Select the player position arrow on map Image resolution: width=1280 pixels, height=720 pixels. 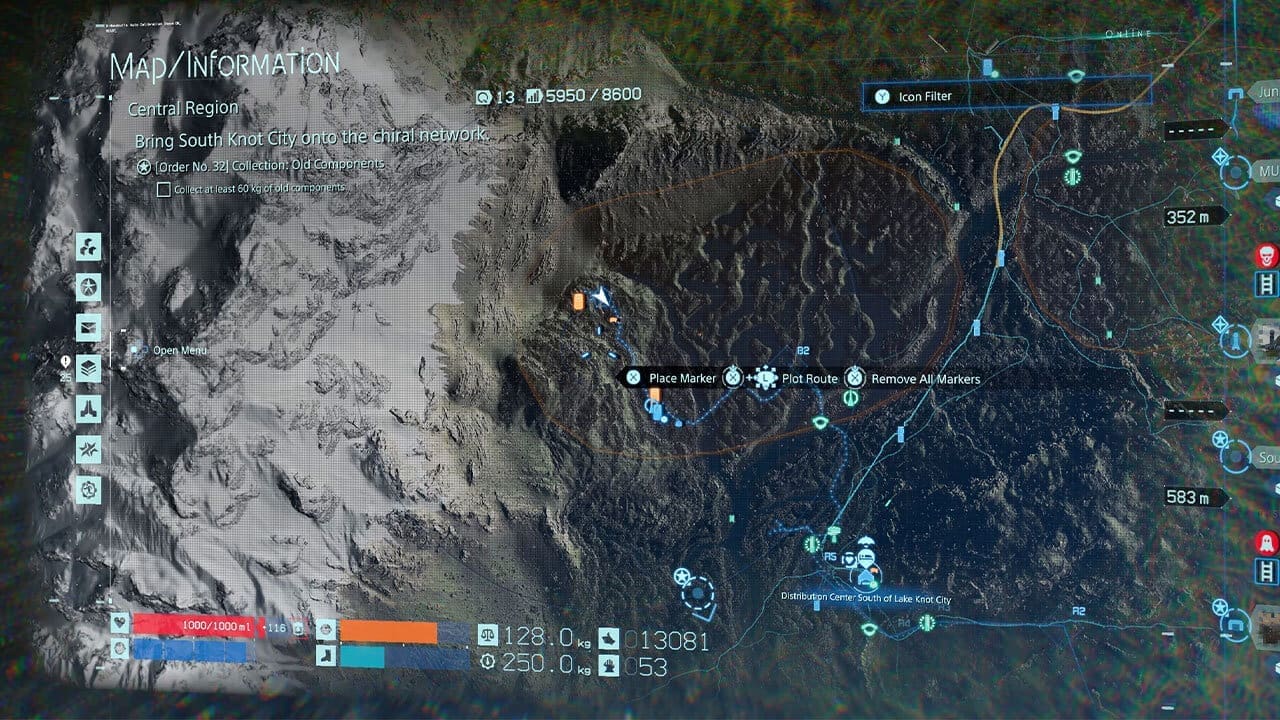coord(602,297)
